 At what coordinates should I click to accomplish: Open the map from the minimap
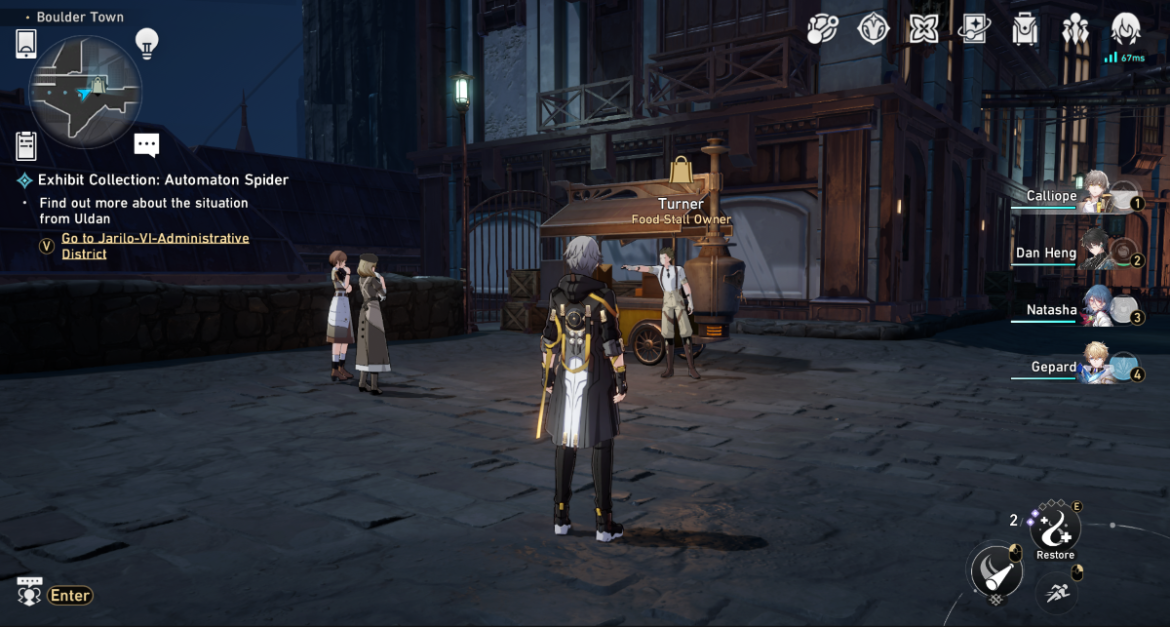tap(85, 91)
